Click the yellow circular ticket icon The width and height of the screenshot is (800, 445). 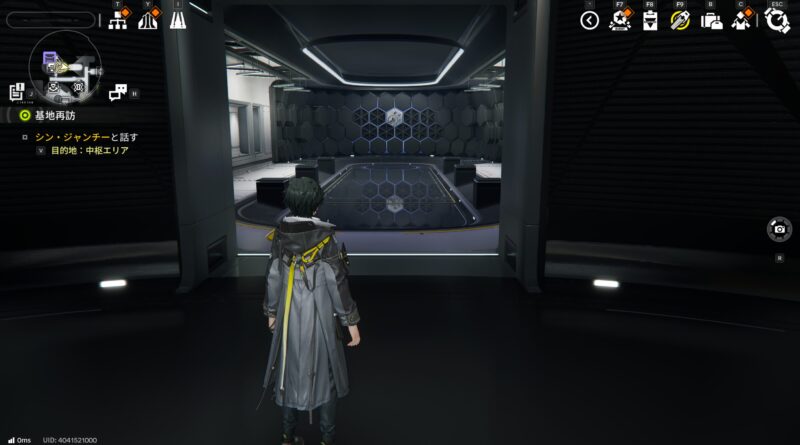click(680, 20)
